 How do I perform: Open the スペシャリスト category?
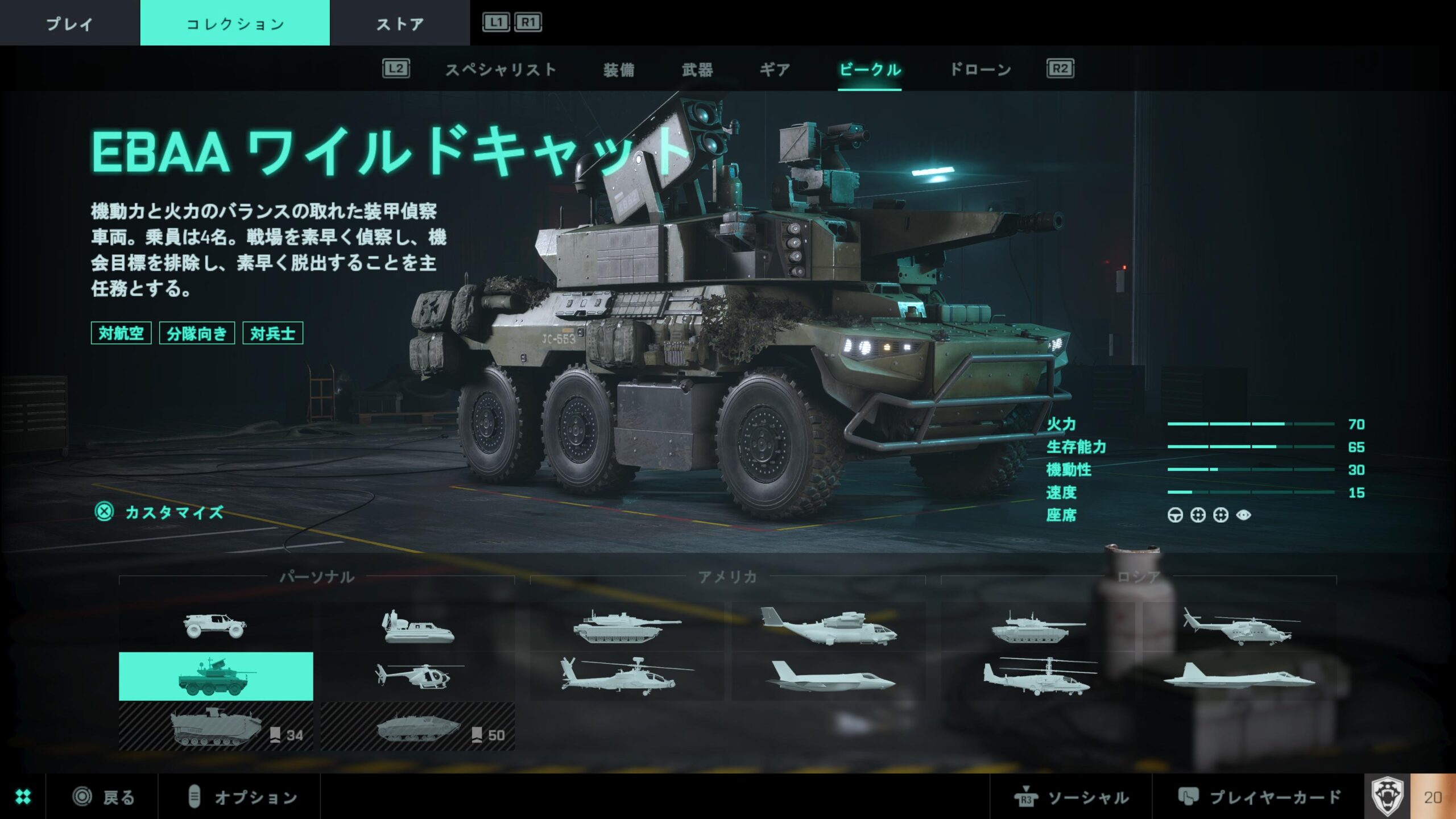(x=500, y=70)
